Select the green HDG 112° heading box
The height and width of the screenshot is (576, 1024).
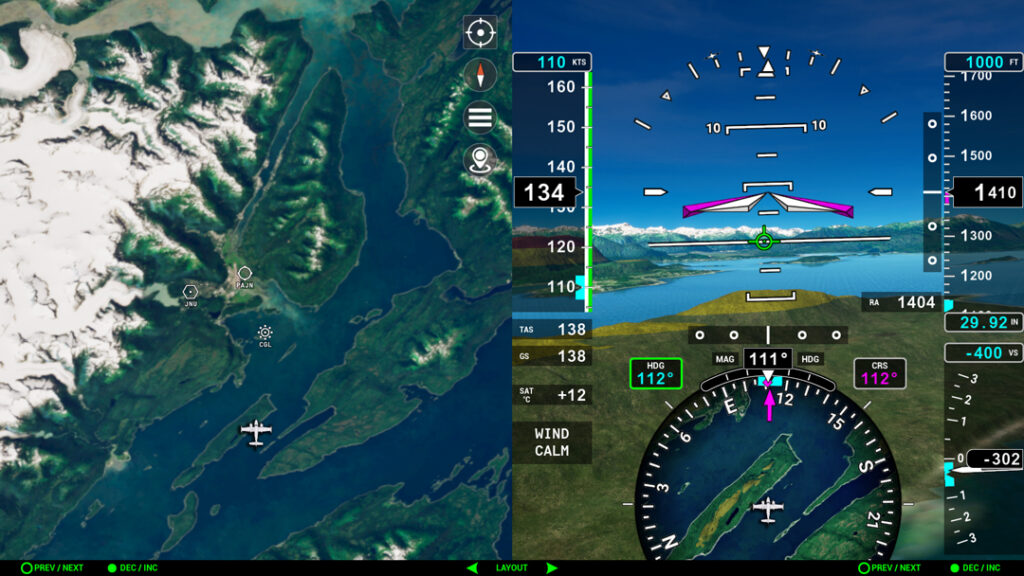coord(655,373)
